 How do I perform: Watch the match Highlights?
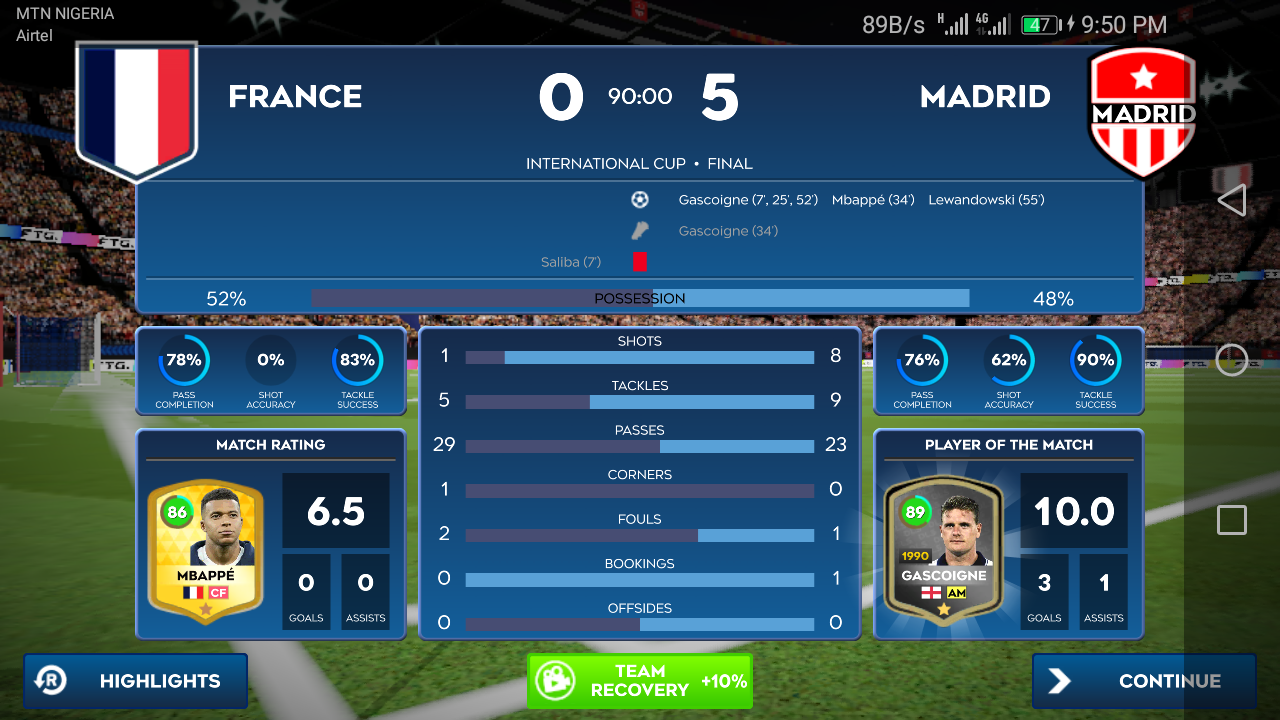(x=136, y=681)
